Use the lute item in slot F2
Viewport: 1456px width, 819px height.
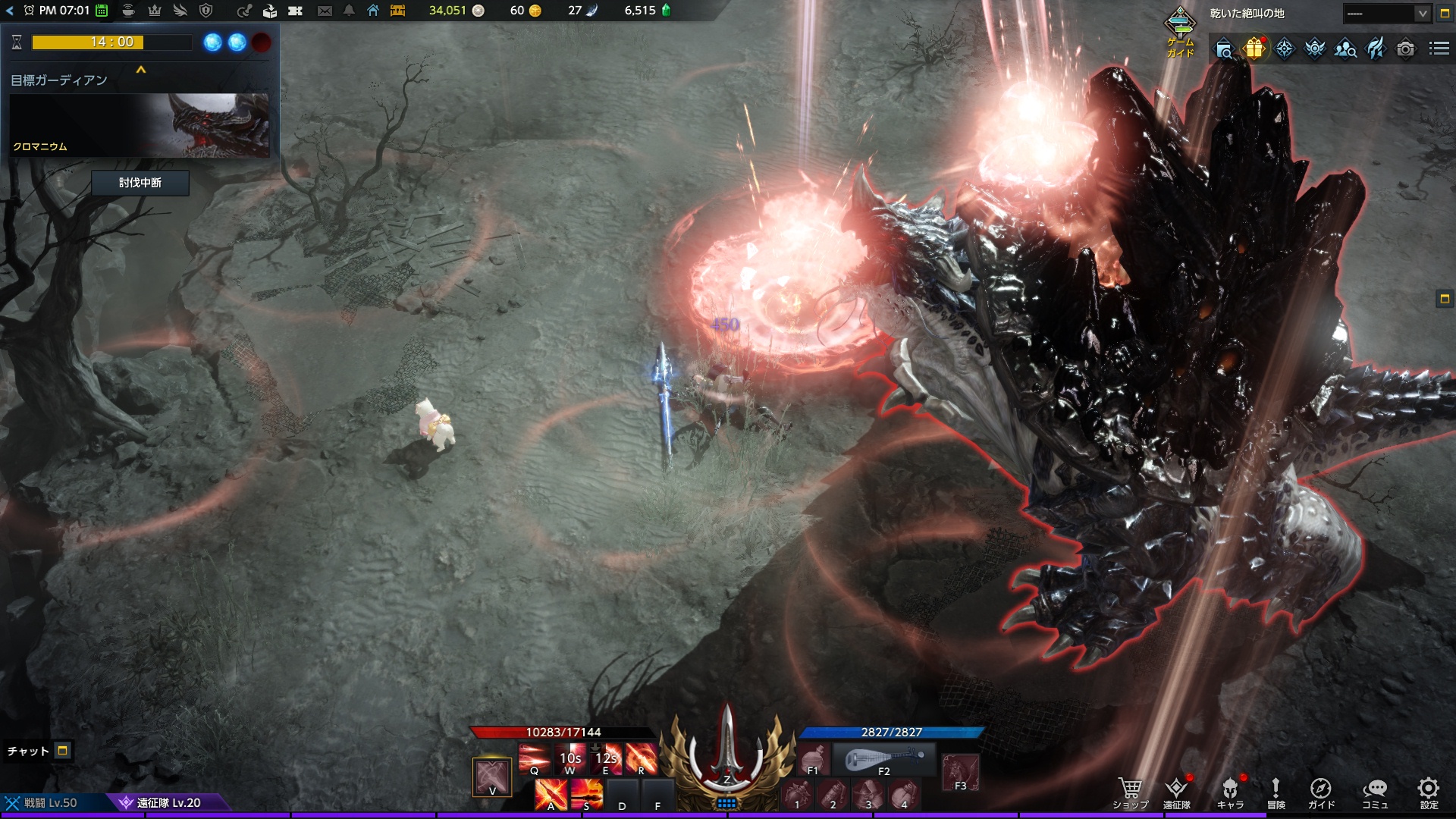884,758
